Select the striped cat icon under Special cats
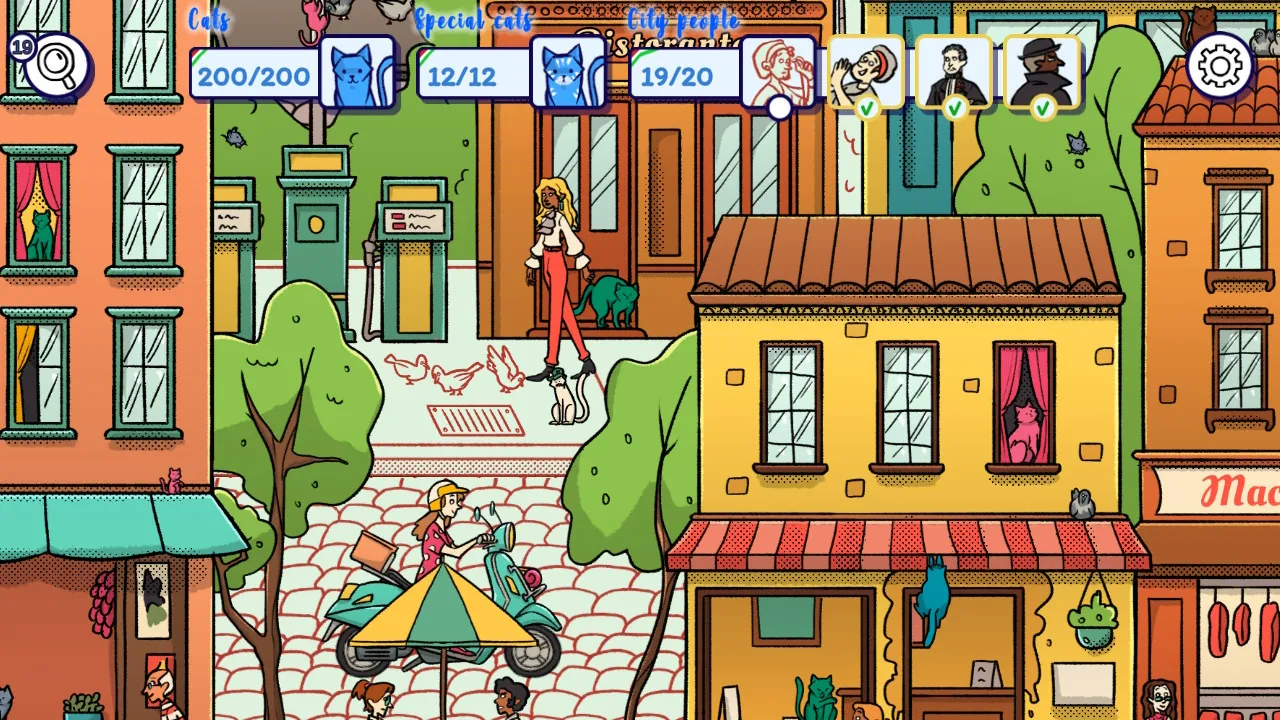This screenshot has height=720, width=1280. point(568,73)
